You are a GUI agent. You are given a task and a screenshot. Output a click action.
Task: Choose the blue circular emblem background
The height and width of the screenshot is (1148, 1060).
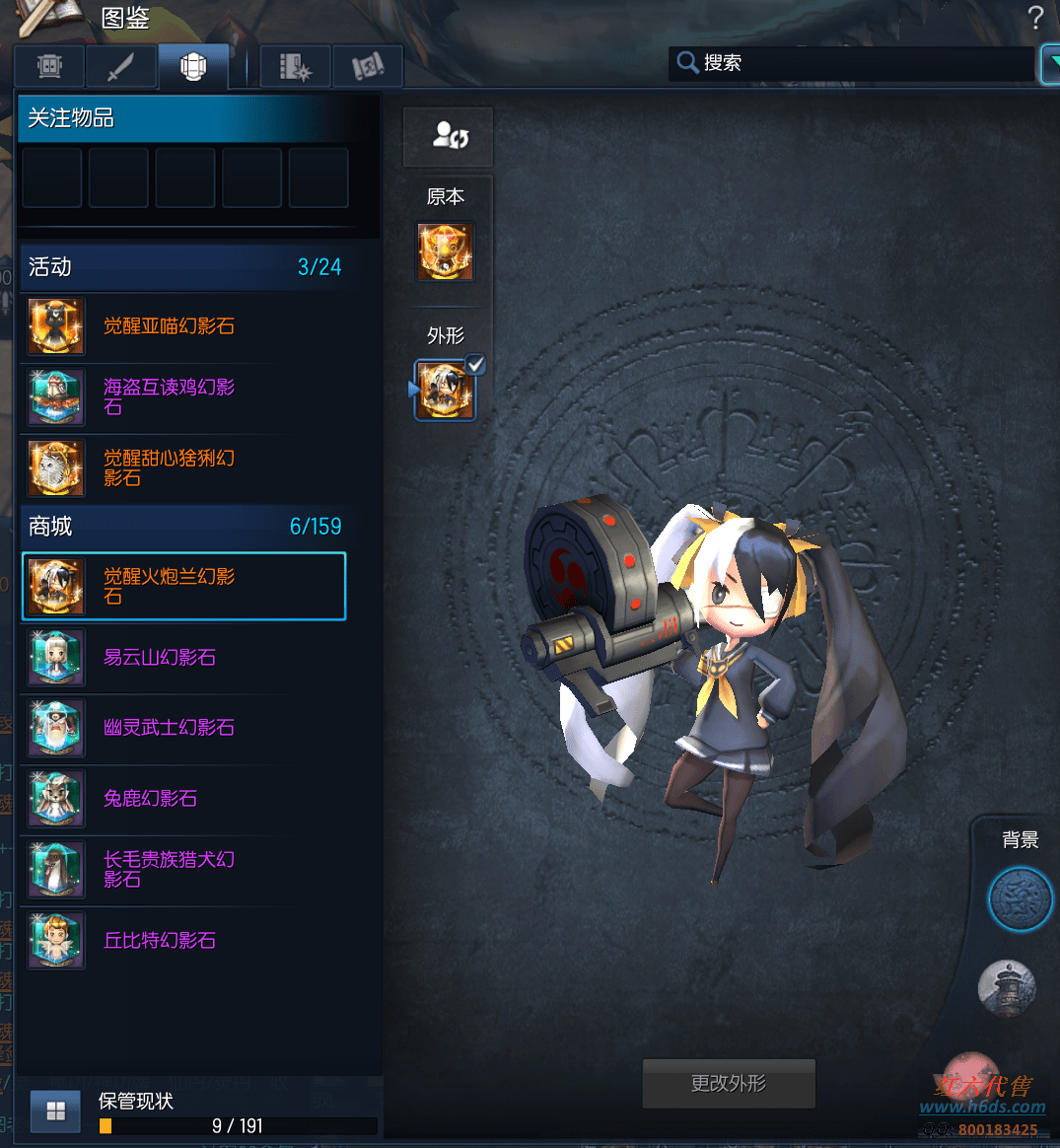[x=1021, y=899]
